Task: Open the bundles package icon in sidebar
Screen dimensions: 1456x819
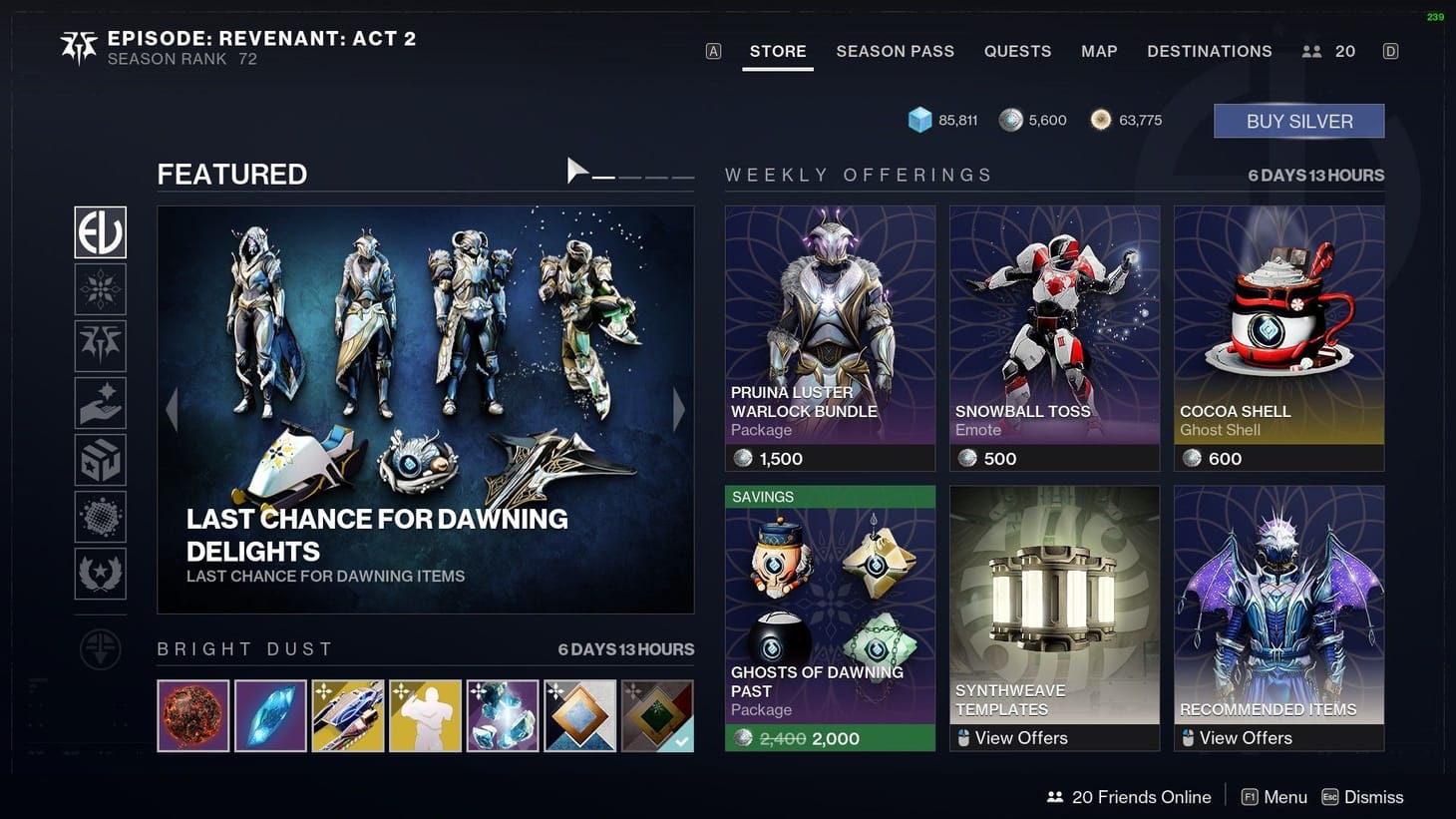Action: click(x=100, y=460)
